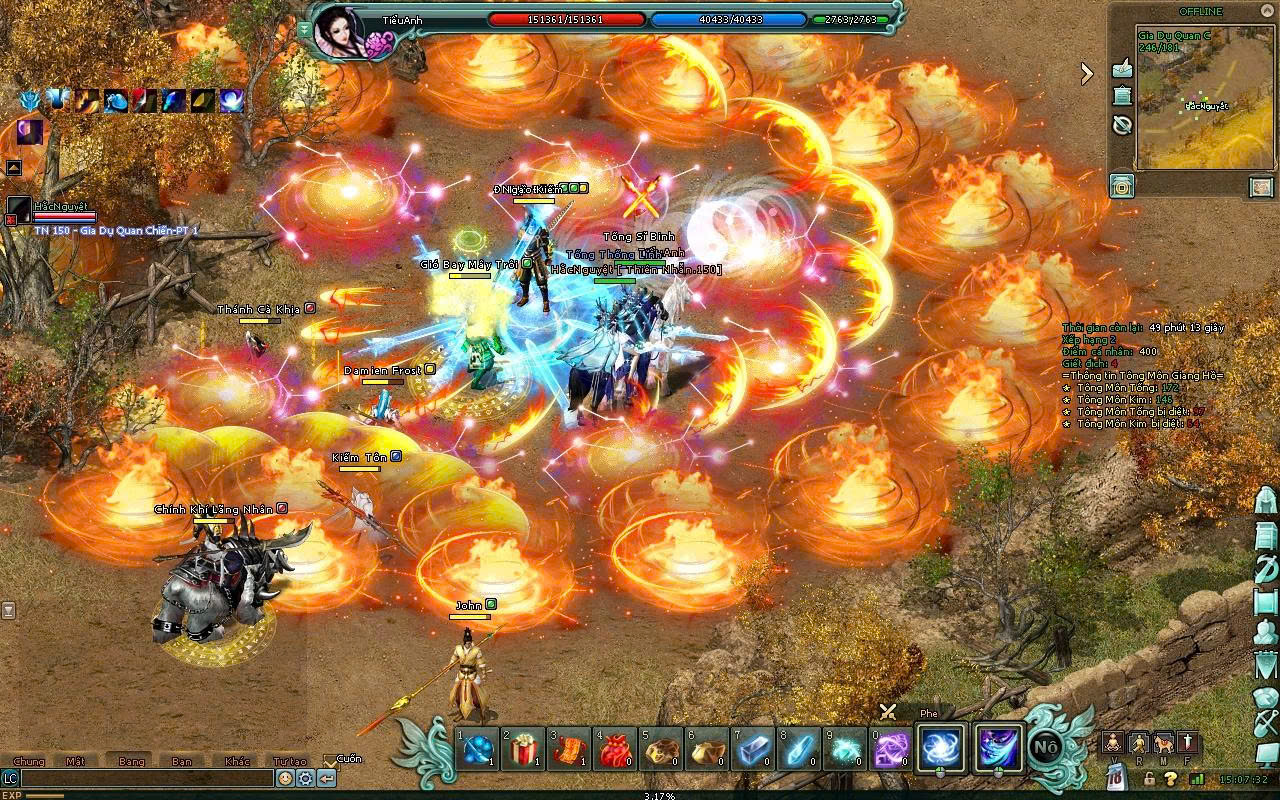This screenshot has width=1280, height=800.
Task: Select the red gift box hotbar slot
Action: tap(523, 750)
